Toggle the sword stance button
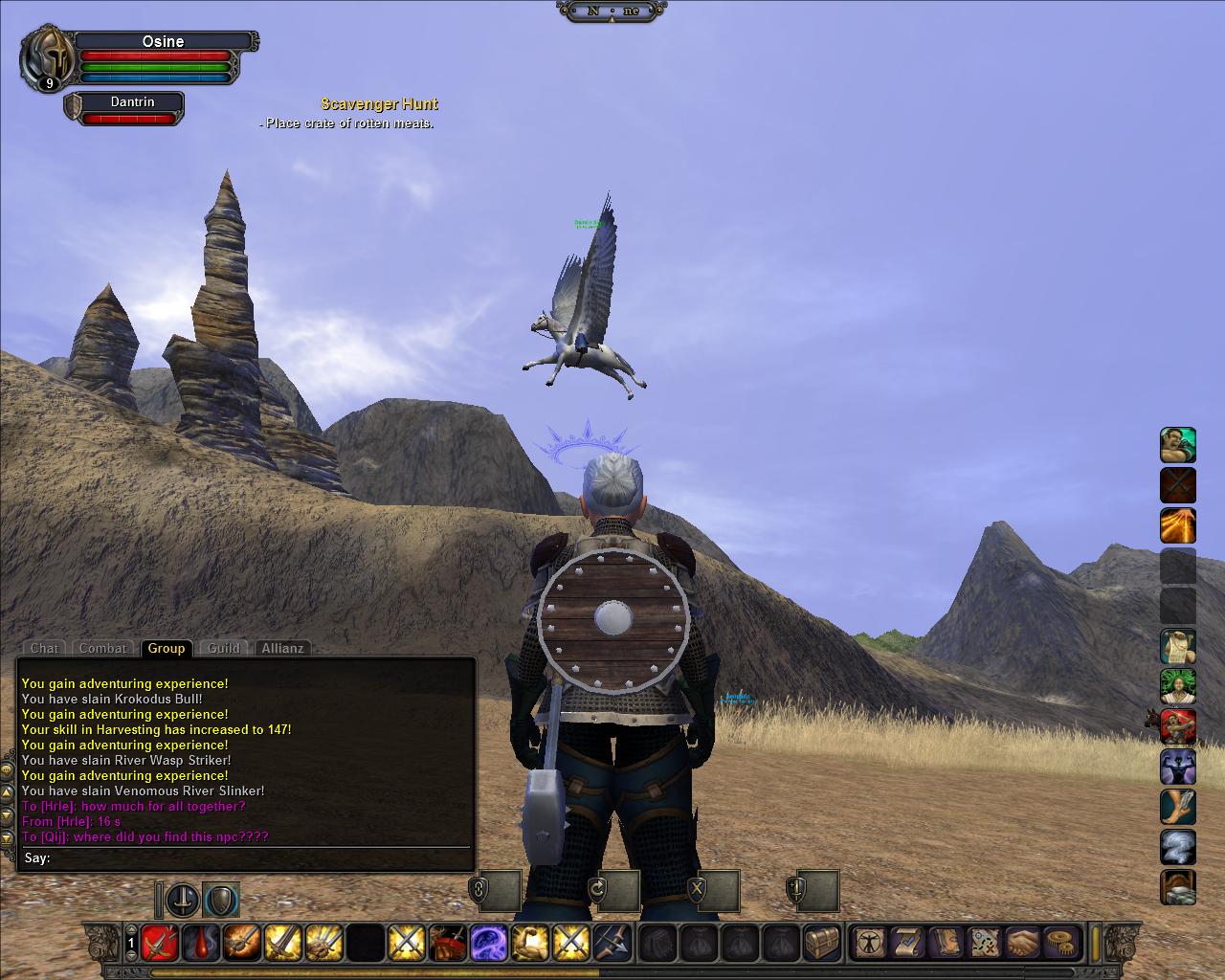The height and width of the screenshot is (980, 1225). 183,900
